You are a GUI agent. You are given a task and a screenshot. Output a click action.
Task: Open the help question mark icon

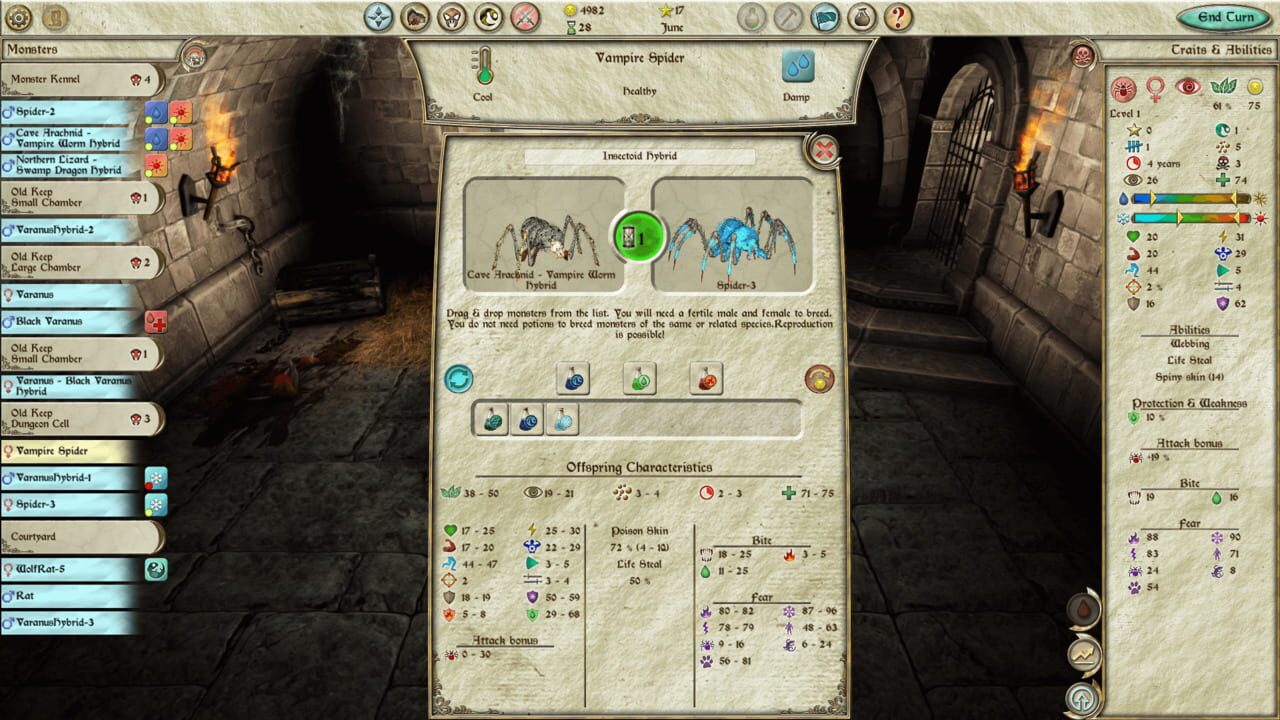[896, 18]
